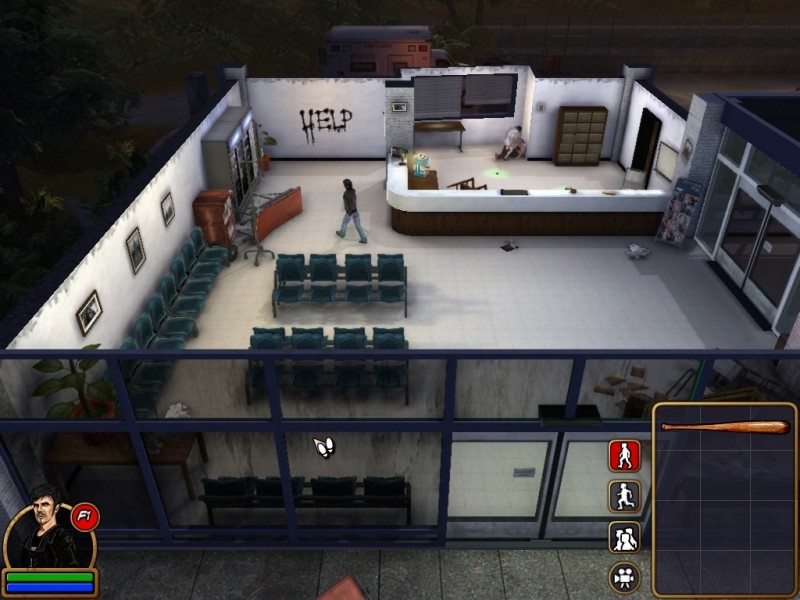Click the two-people group icon

[624, 537]
